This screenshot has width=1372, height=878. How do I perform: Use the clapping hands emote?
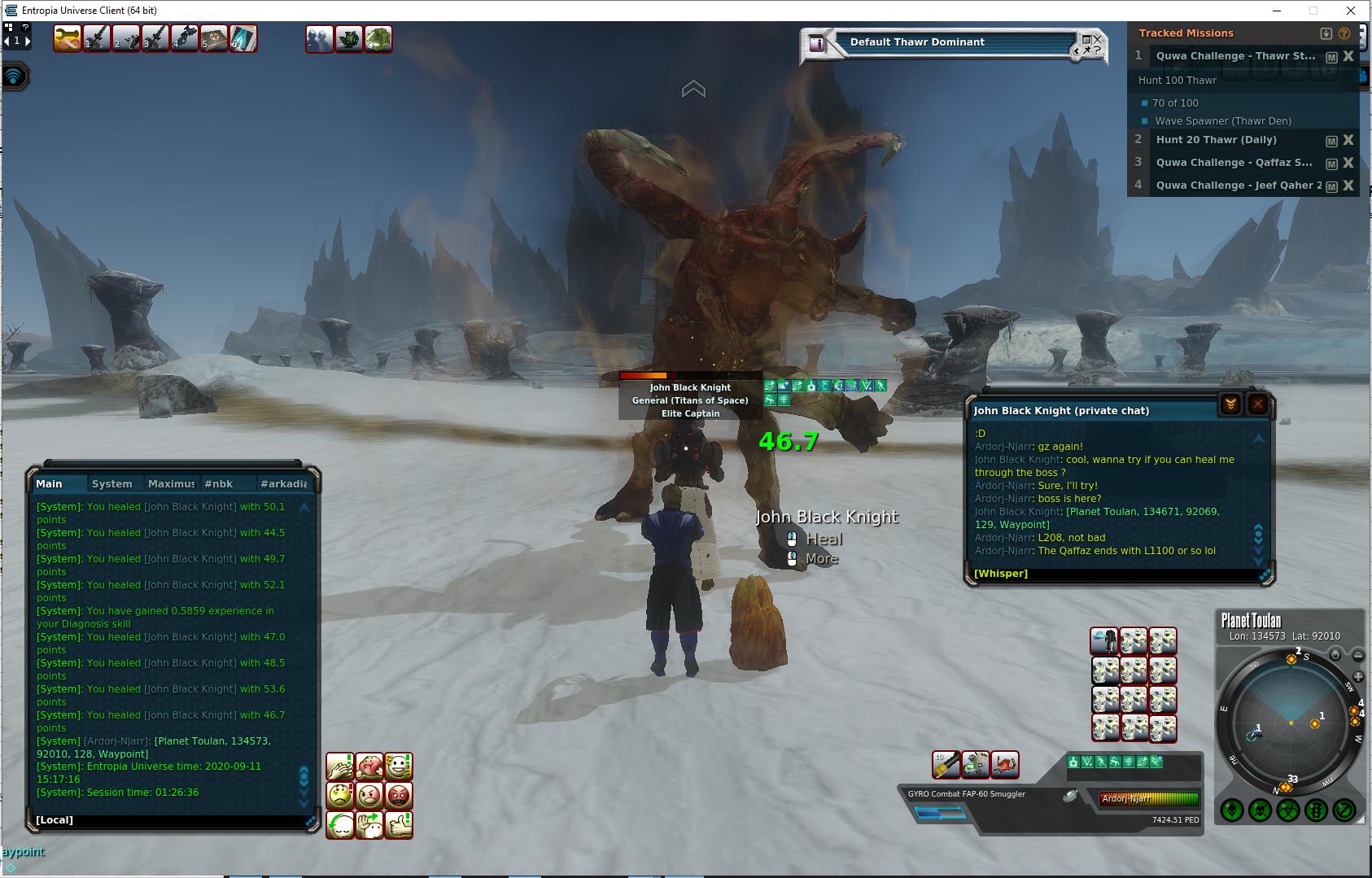pos(340,767)
